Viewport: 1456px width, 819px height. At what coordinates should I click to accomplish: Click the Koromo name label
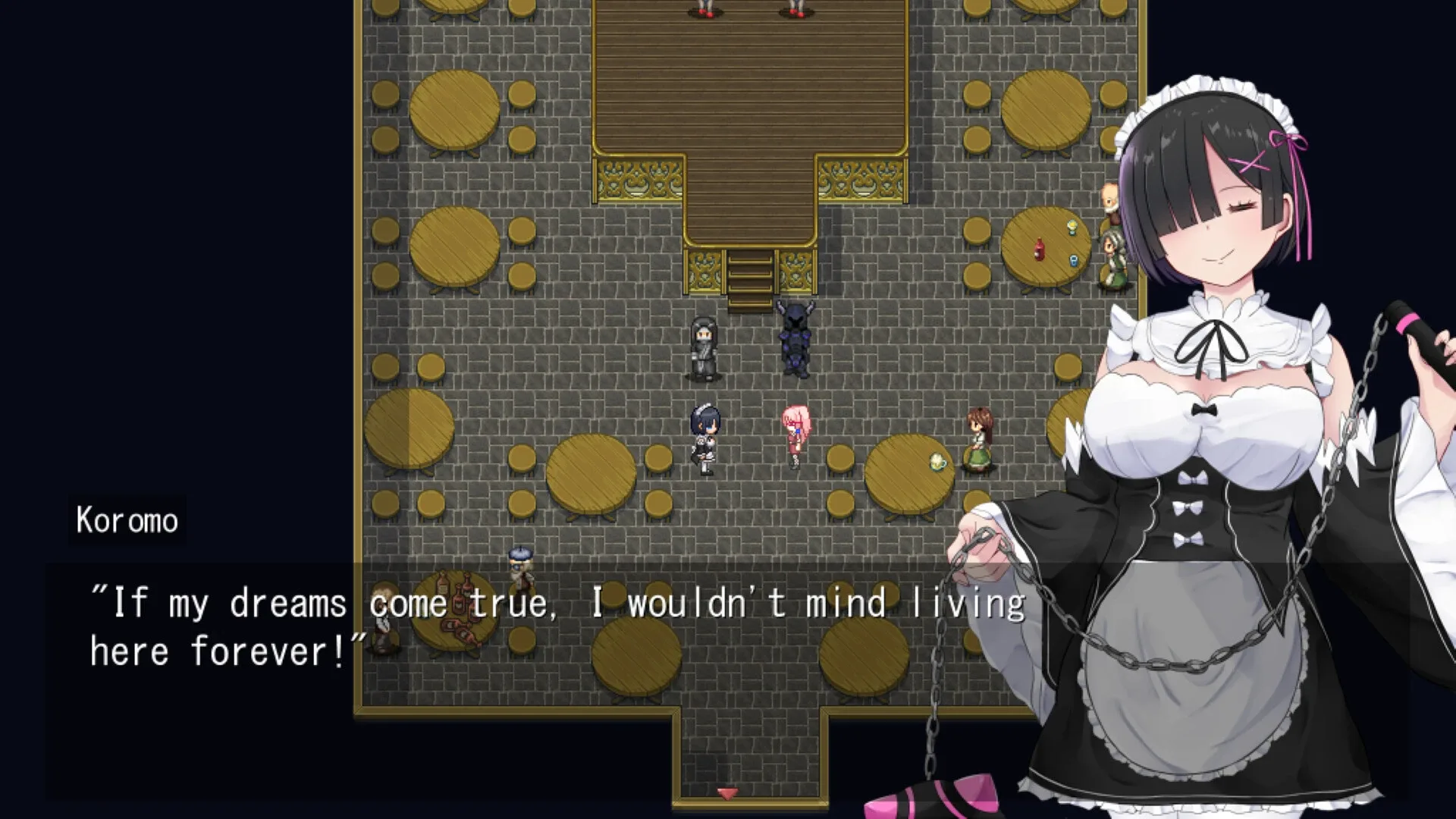click(127, 519)
